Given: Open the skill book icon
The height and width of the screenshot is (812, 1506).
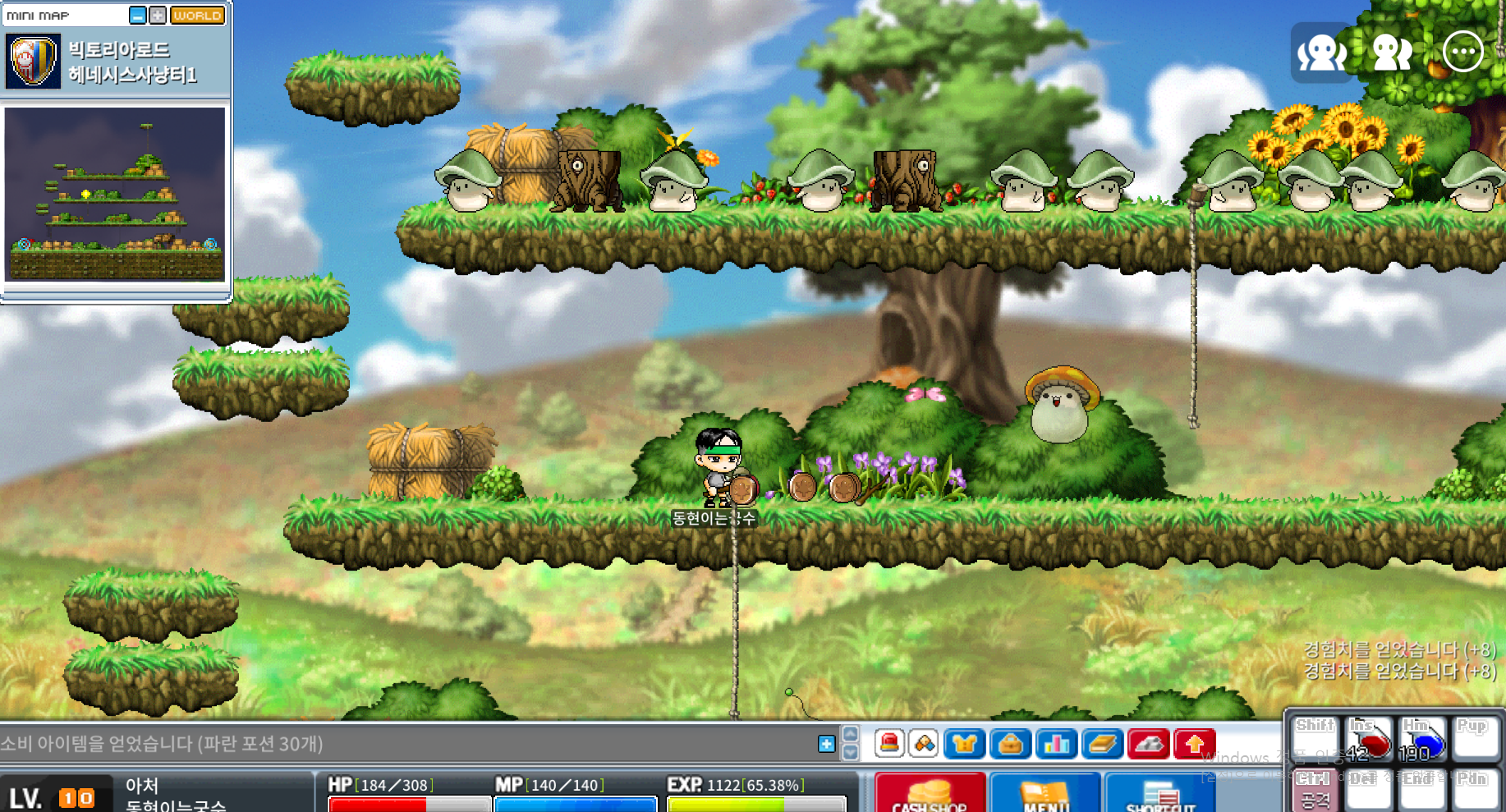Looking at the screenshot, I should click(x=1103, y=744).
